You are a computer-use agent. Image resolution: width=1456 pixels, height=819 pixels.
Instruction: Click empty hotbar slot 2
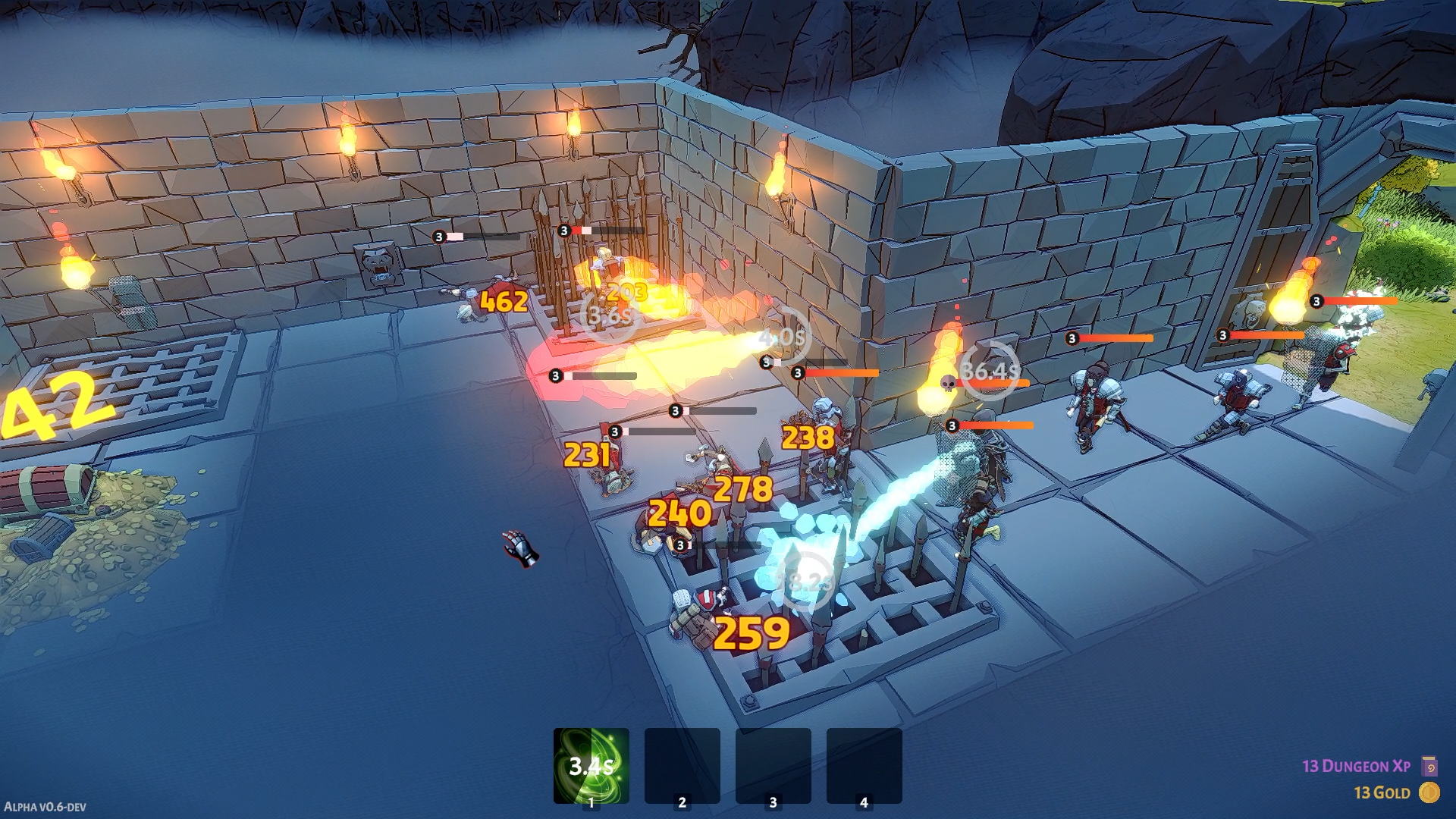(x=683, y=762)
